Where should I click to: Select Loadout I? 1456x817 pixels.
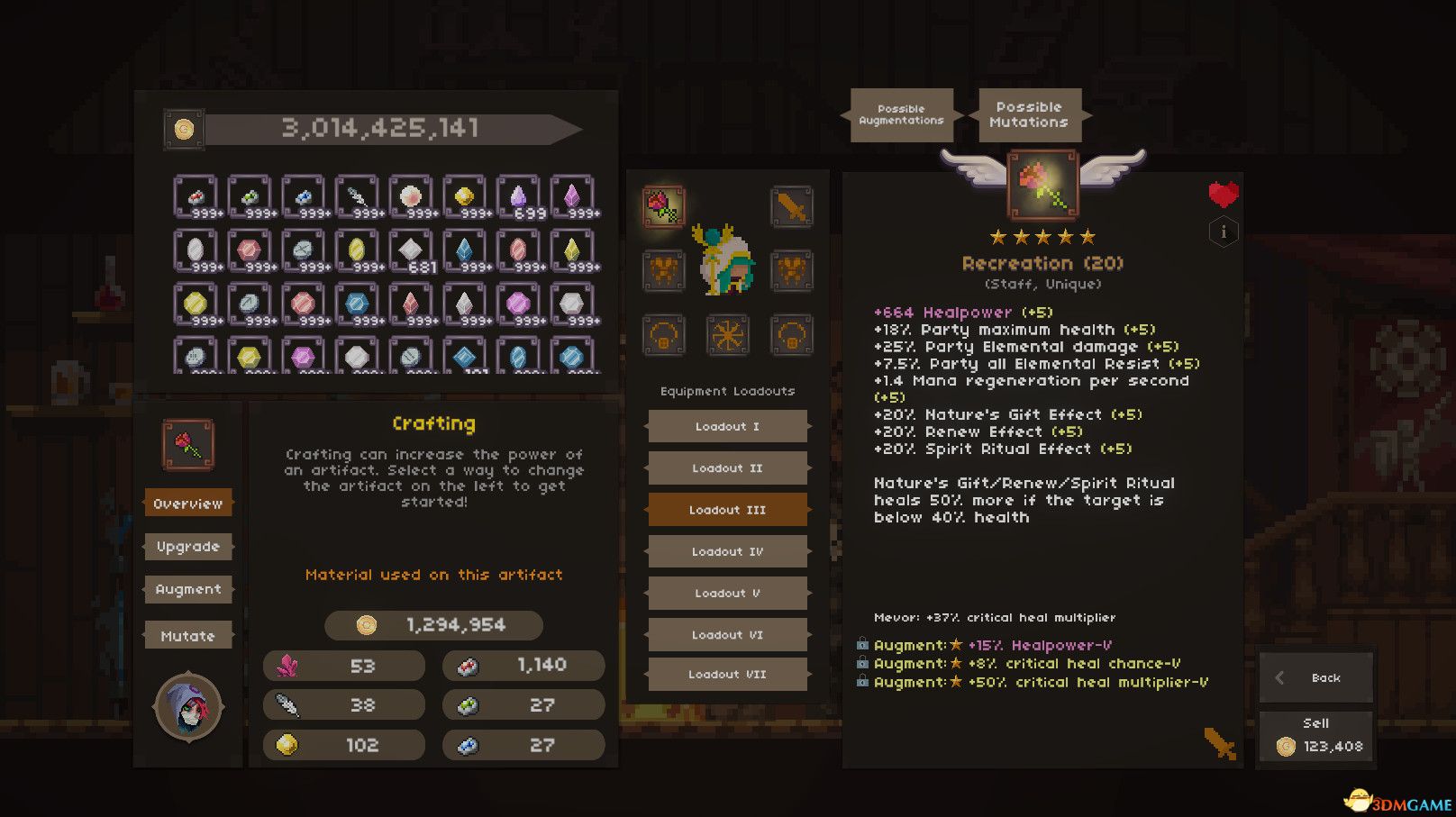tap(727, 426)
